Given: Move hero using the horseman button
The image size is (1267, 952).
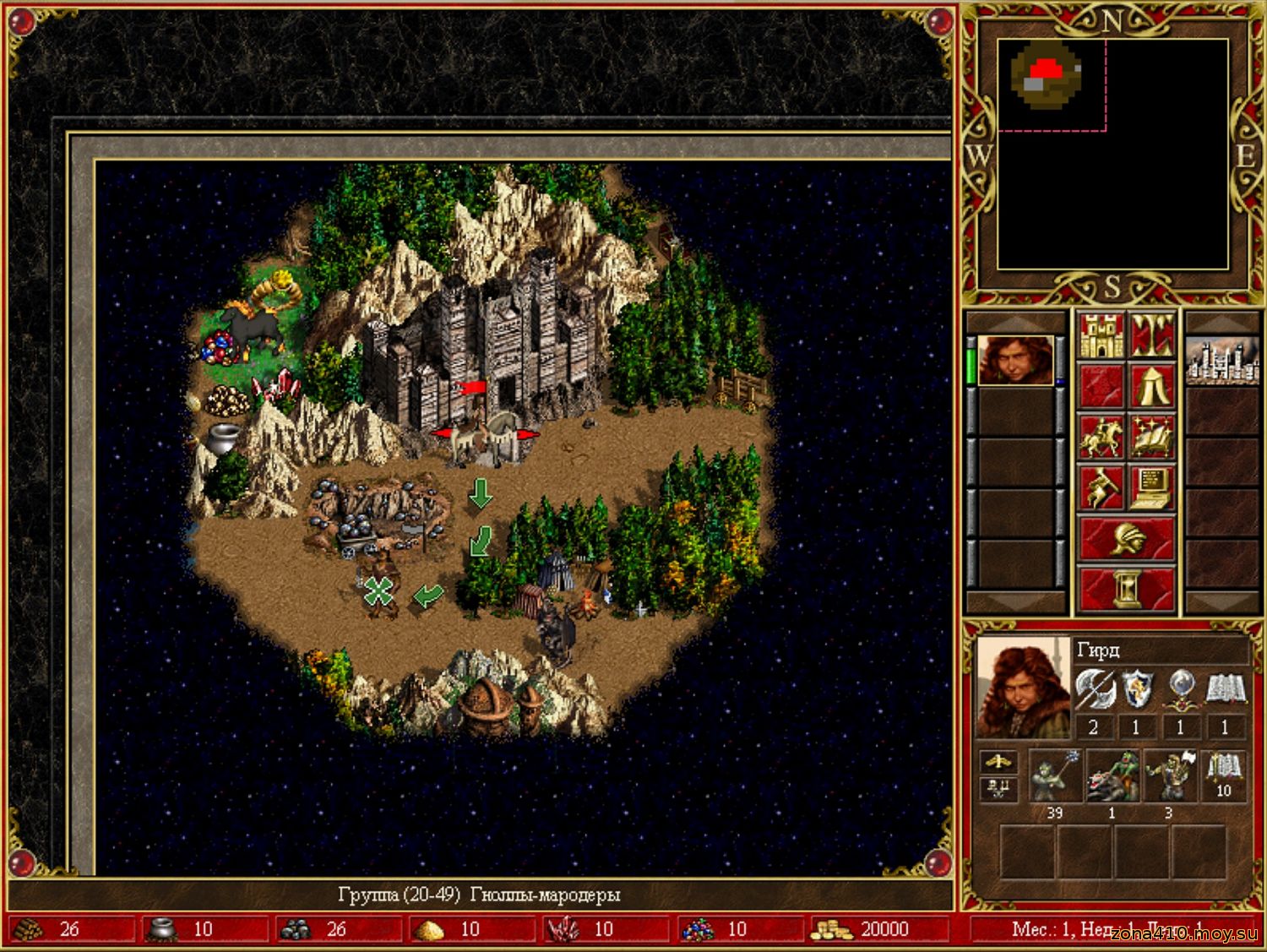Looking at the screenshot, I should click(x=1101, y=437).
